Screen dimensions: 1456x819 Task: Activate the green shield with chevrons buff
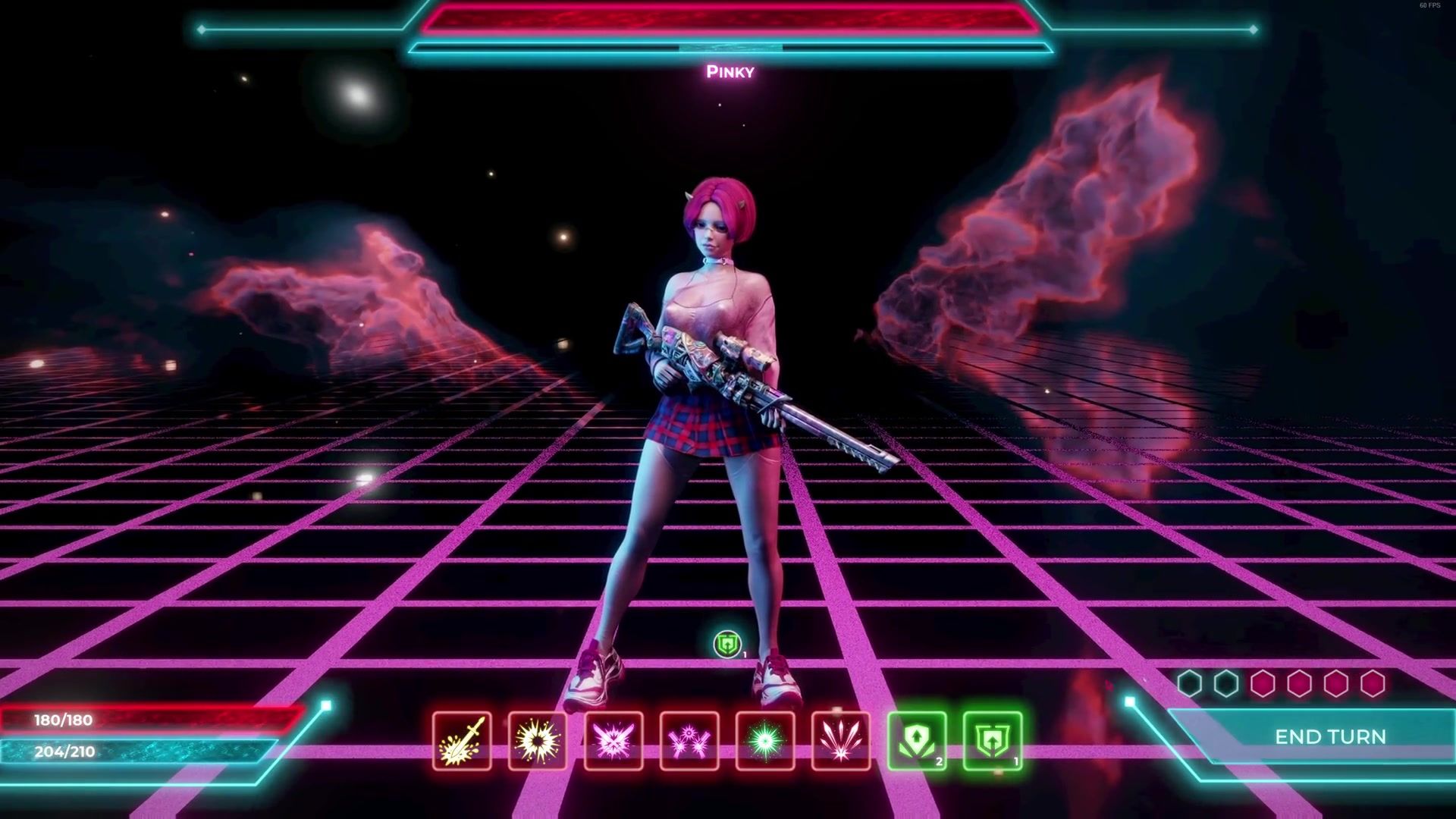[x=917, y=741]
